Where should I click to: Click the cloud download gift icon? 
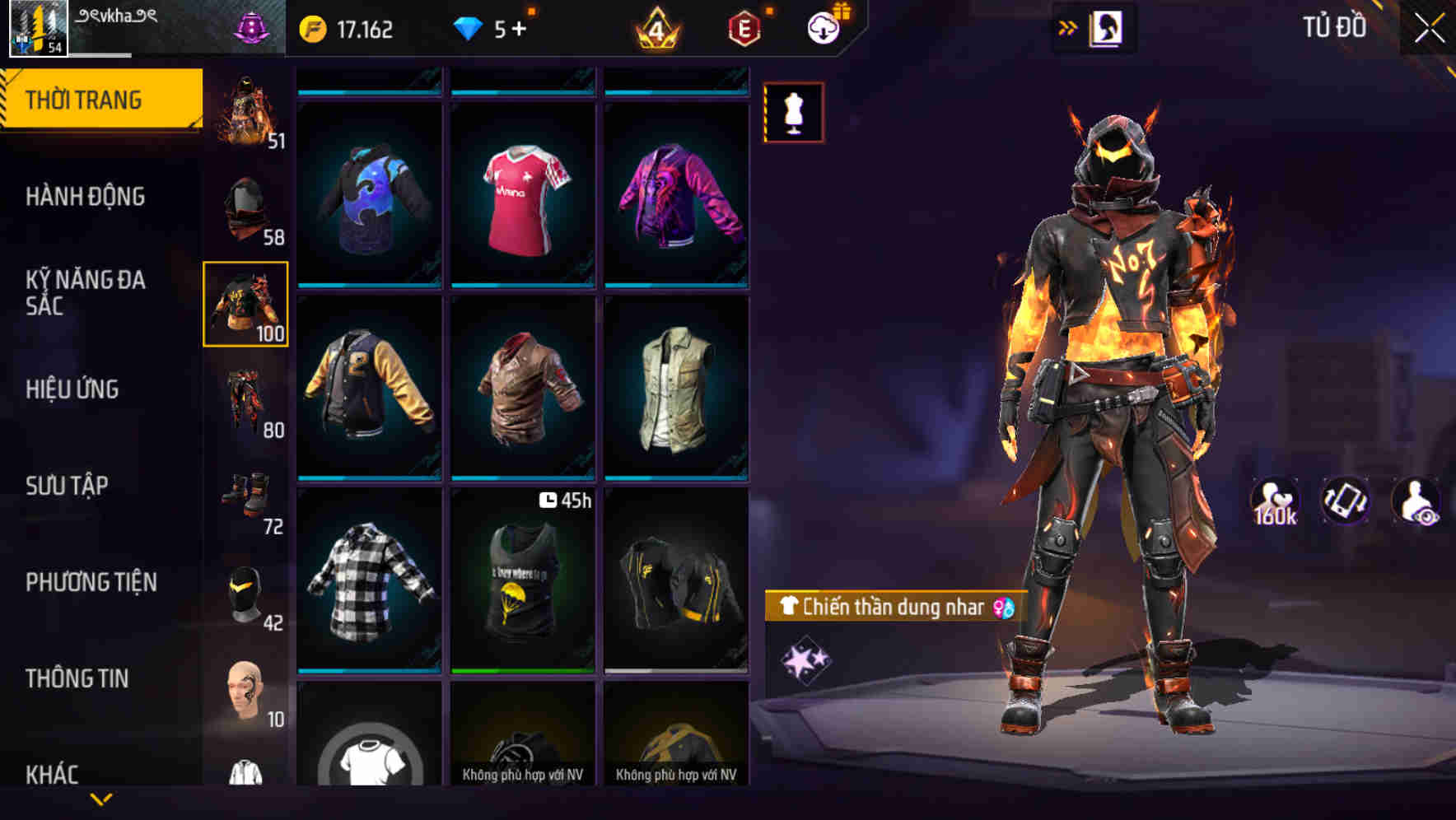tap(822, 28)
